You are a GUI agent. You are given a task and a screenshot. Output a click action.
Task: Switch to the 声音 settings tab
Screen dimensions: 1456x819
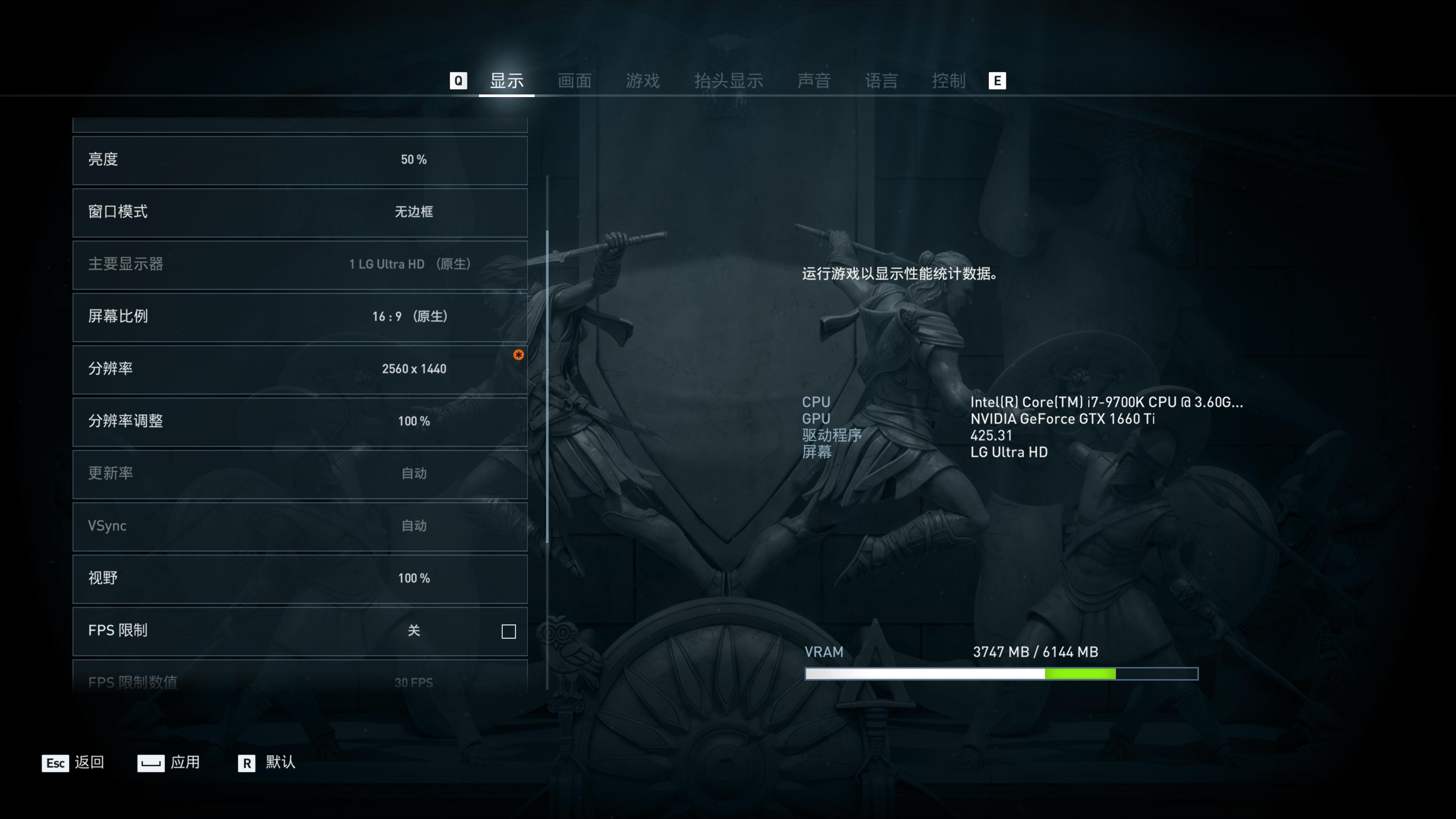(x=814, y=80)
